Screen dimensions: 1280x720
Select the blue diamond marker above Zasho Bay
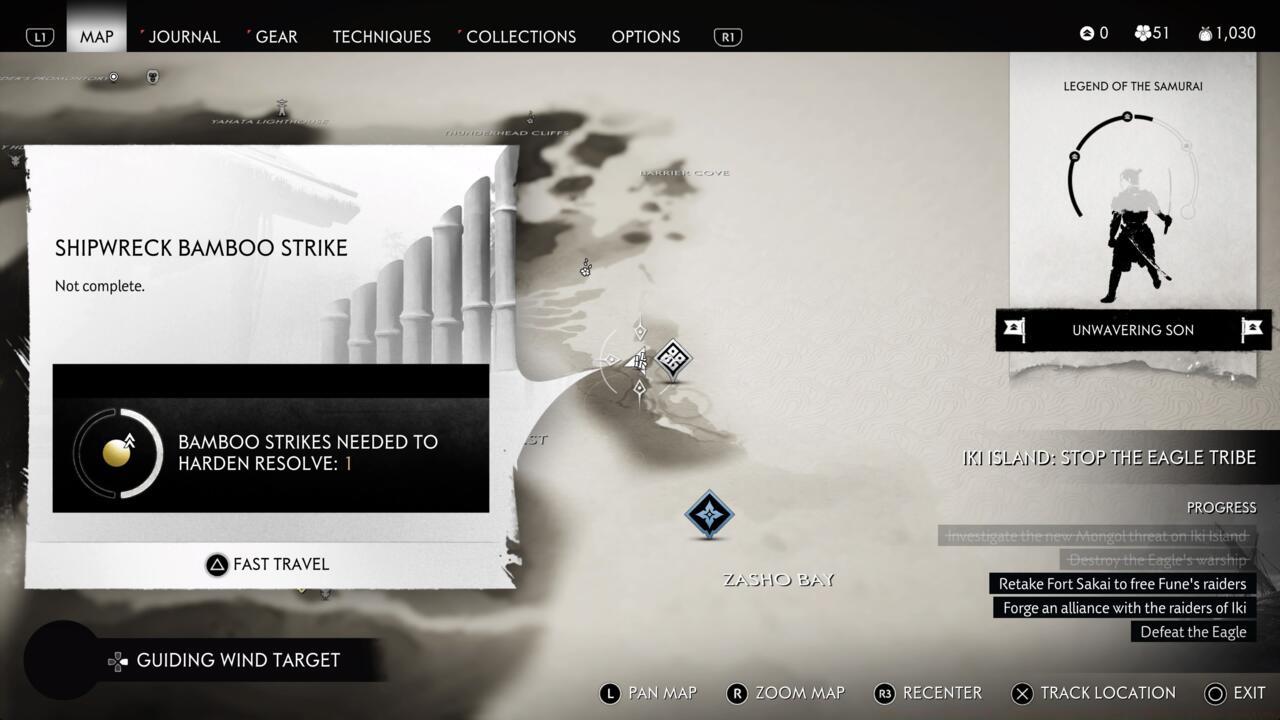coord(709,514)
